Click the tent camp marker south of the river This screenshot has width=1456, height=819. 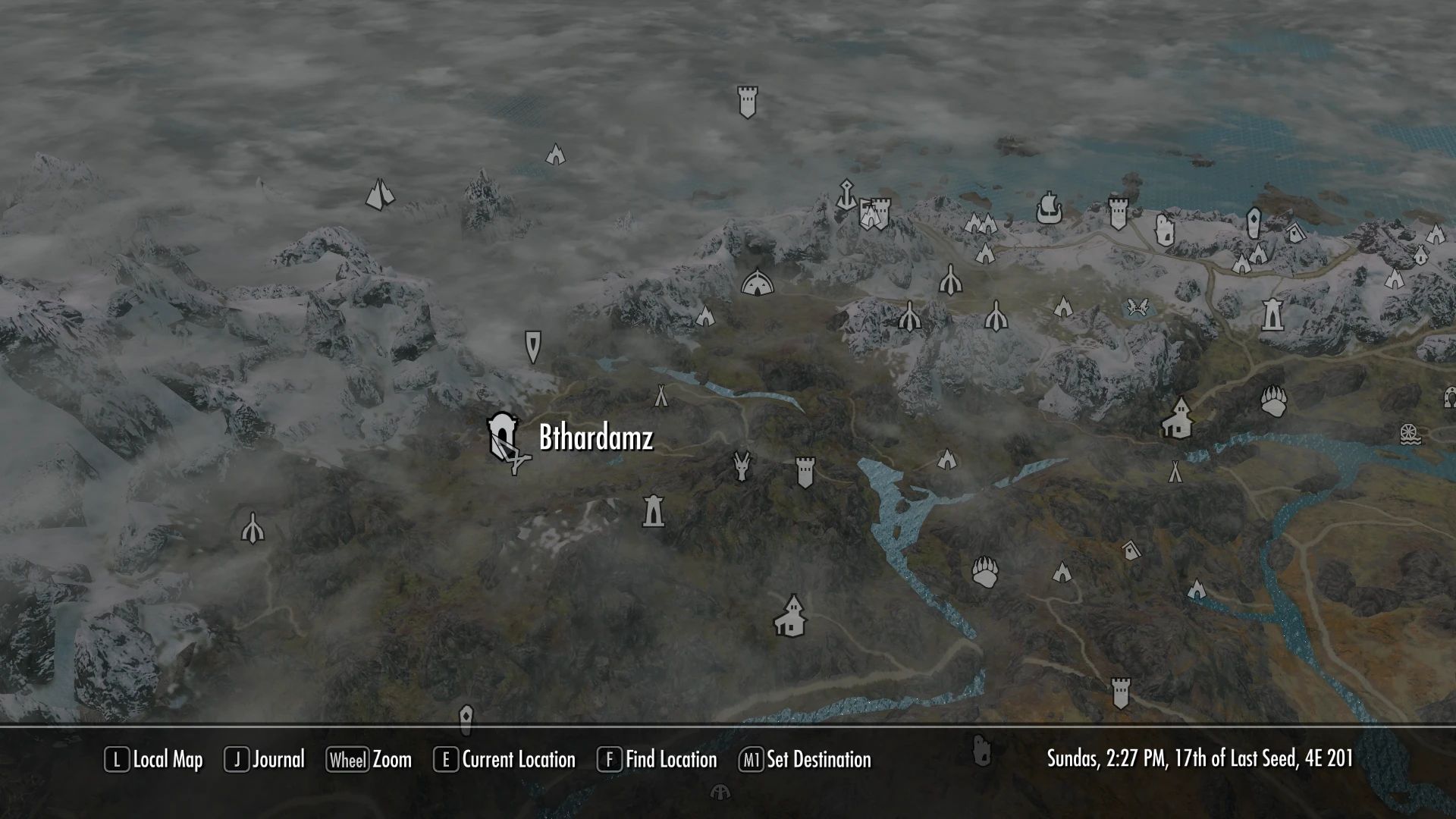[x=1176, y=472]
